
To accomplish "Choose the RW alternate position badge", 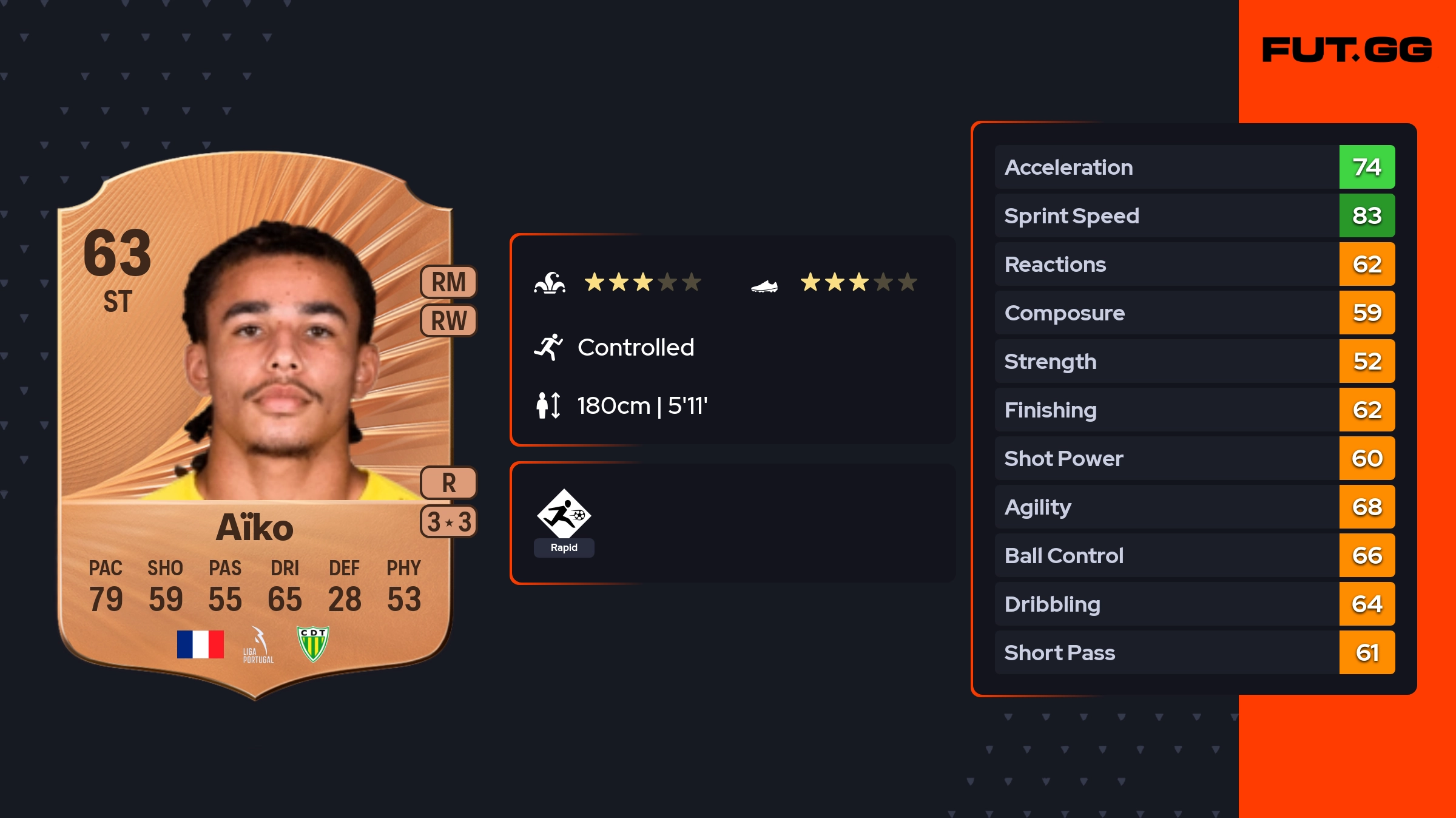I will click(448, 320).
